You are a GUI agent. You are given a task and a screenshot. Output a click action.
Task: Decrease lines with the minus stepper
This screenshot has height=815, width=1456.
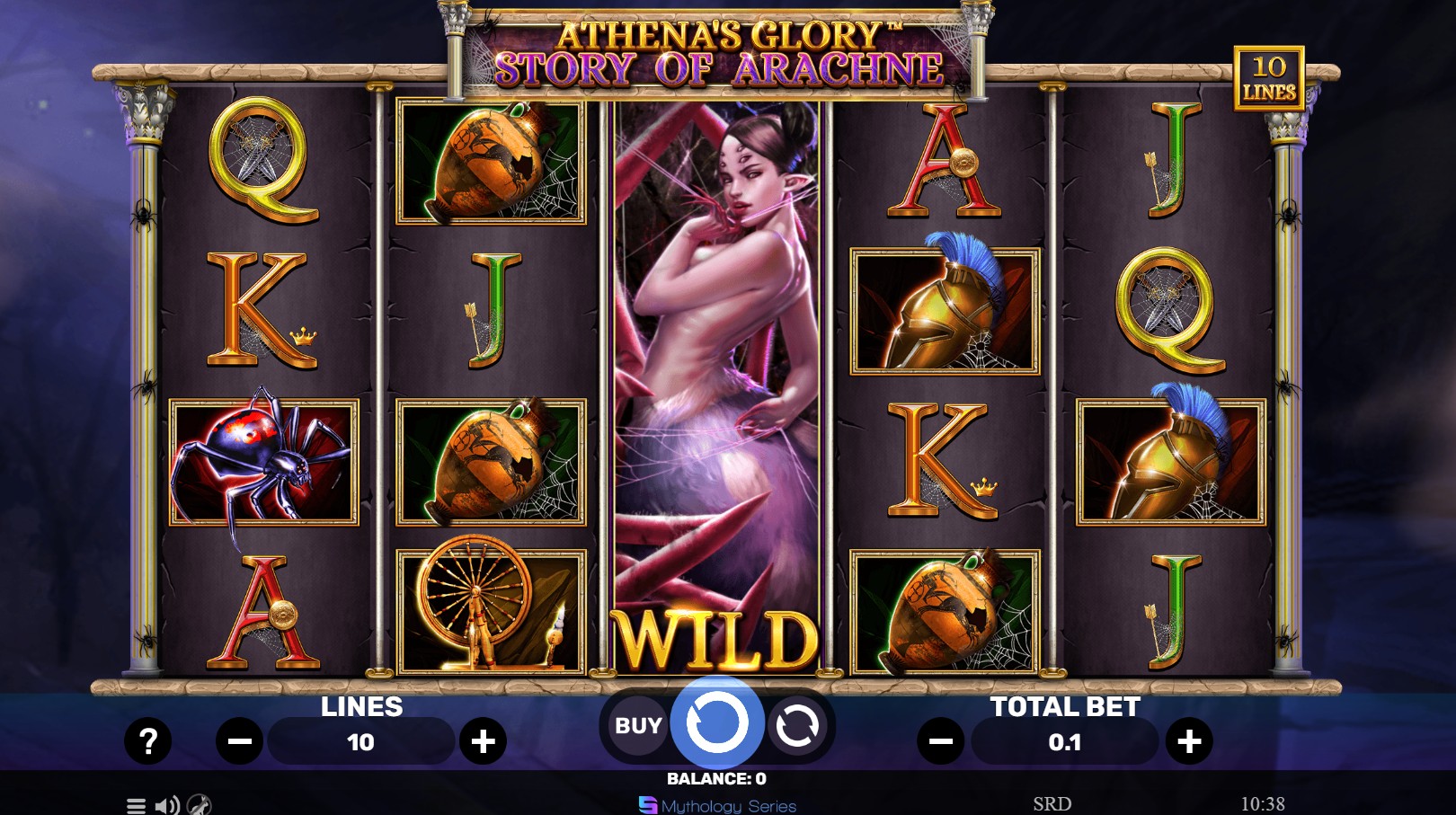(x=238, y=741)
